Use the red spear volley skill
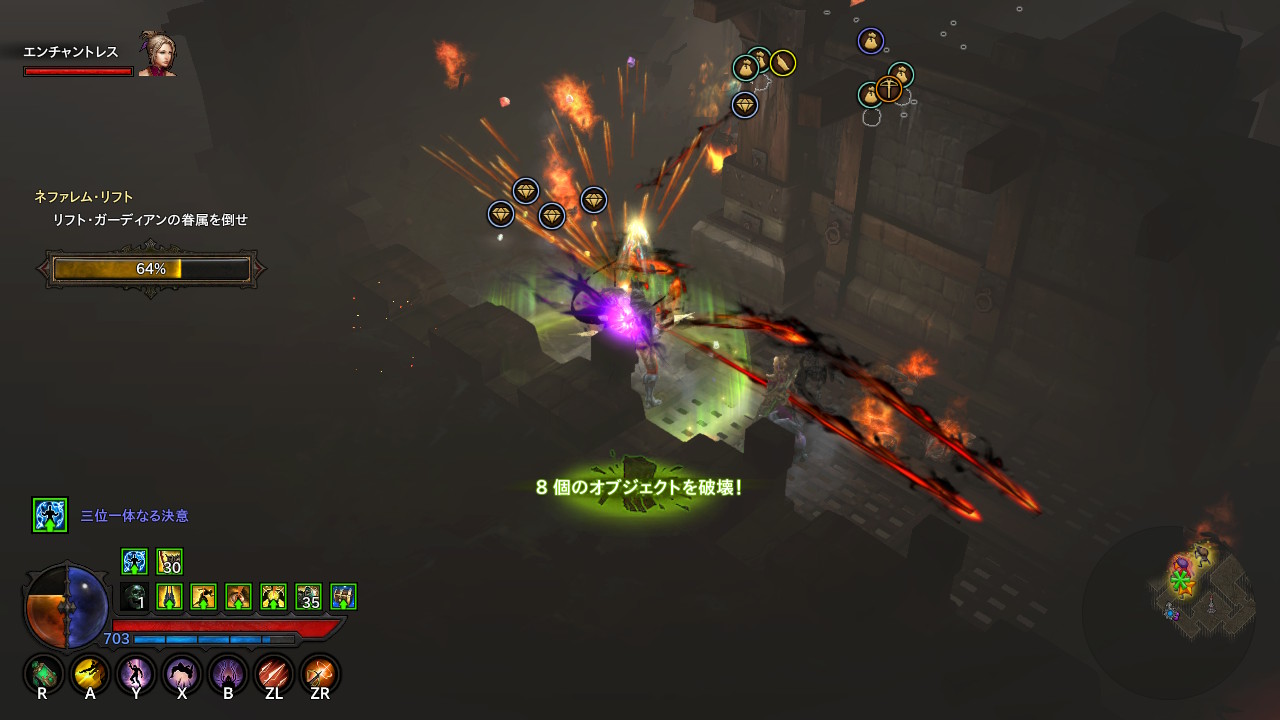1280x720 pixels. click(x=274, y=674)
